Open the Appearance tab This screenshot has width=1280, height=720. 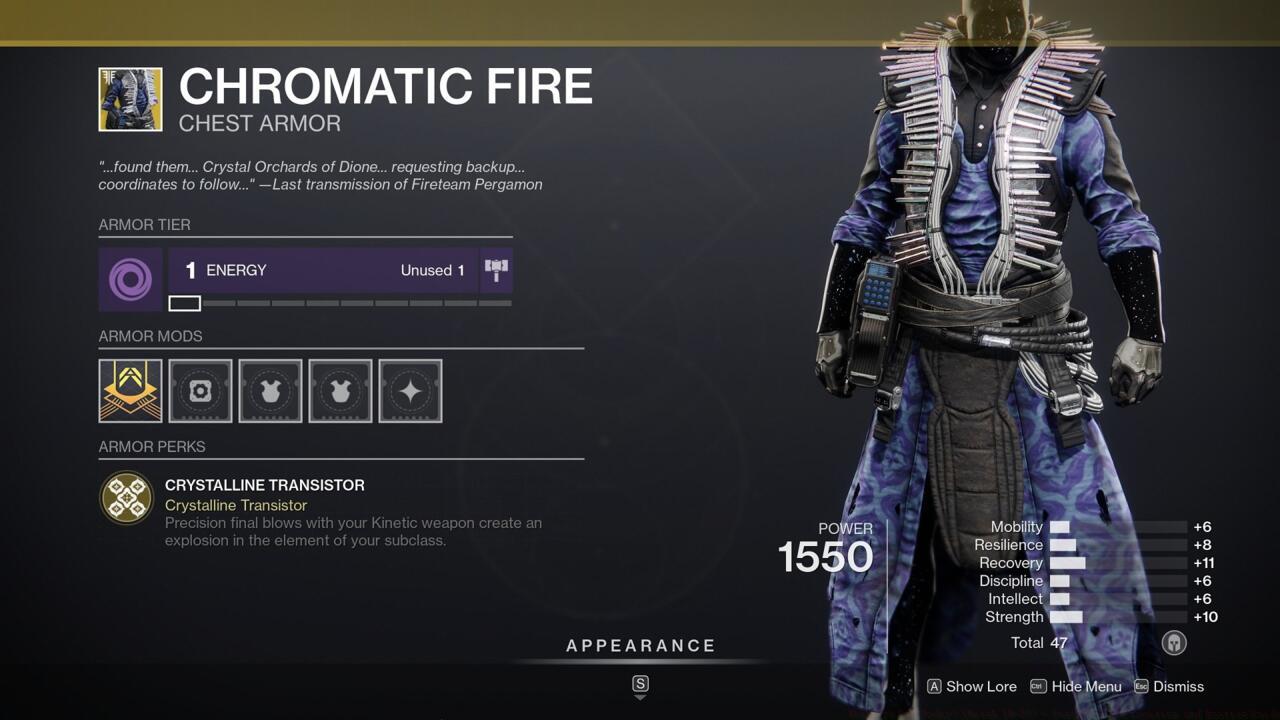point(640,645)
